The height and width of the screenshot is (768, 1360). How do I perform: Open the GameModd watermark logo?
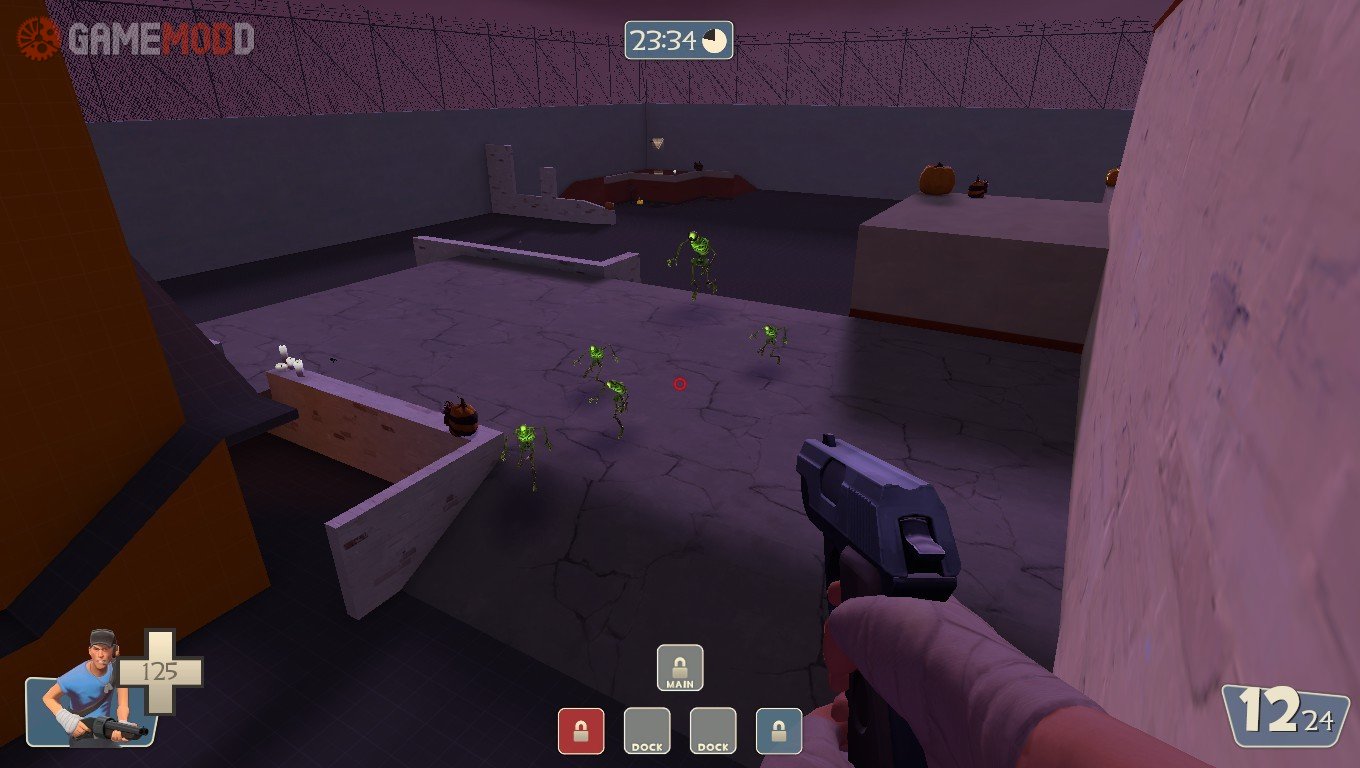[x=136, y=39]
